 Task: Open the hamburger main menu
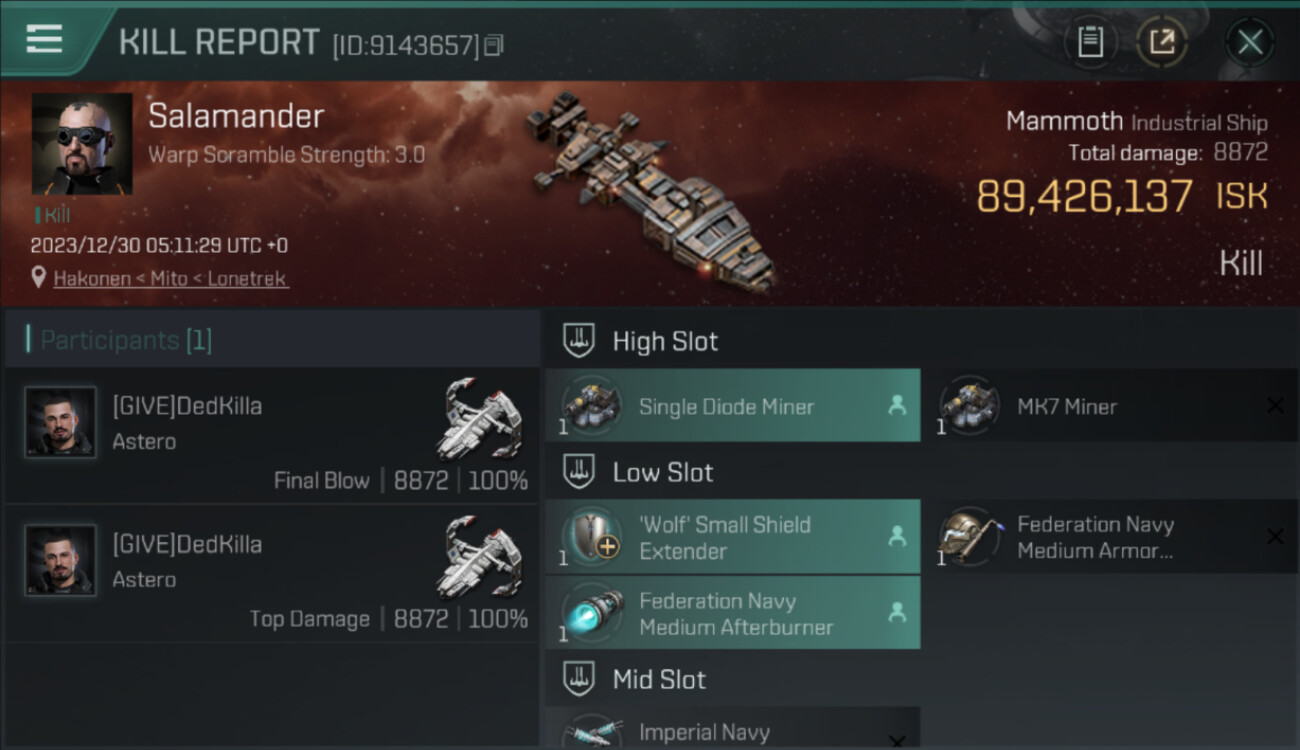point(44,40)
